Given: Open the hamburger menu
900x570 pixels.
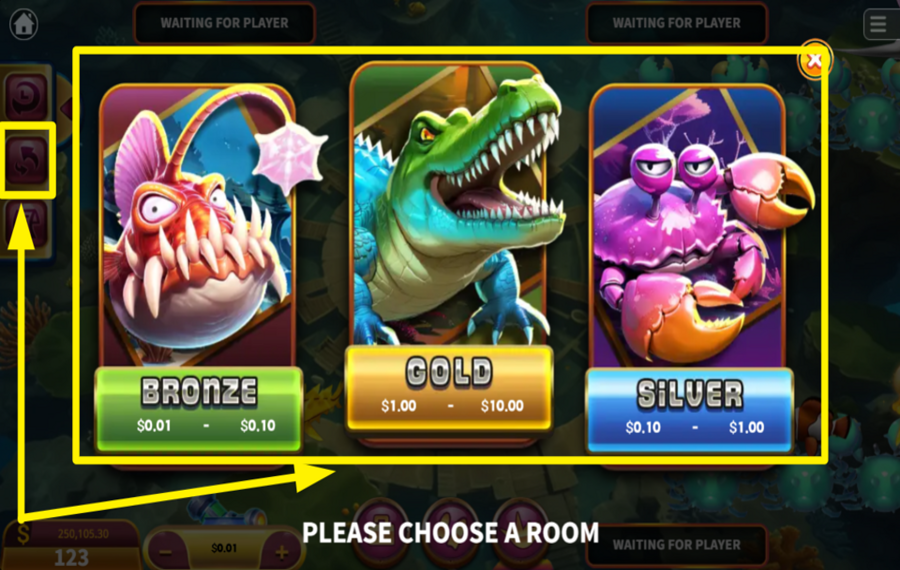Looking at the screenshot, I should coord(879,24).
